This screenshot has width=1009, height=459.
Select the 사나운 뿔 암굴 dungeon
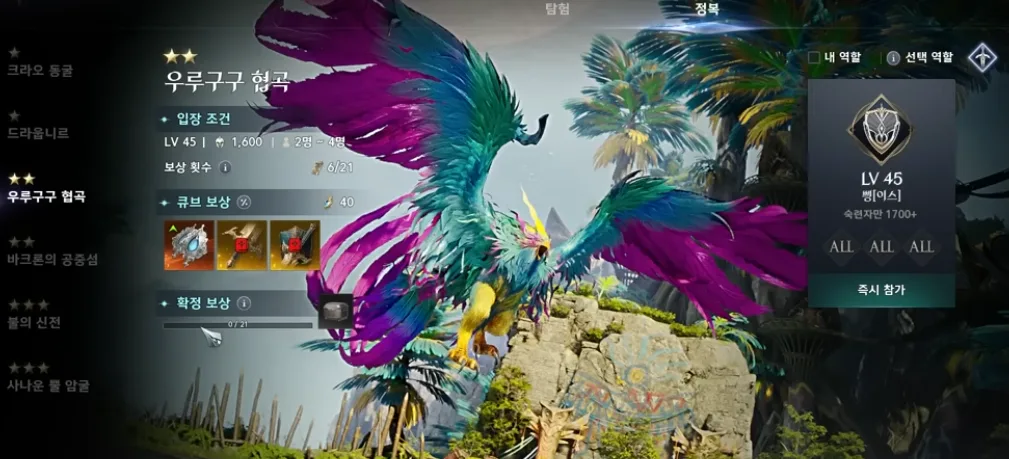48,385
